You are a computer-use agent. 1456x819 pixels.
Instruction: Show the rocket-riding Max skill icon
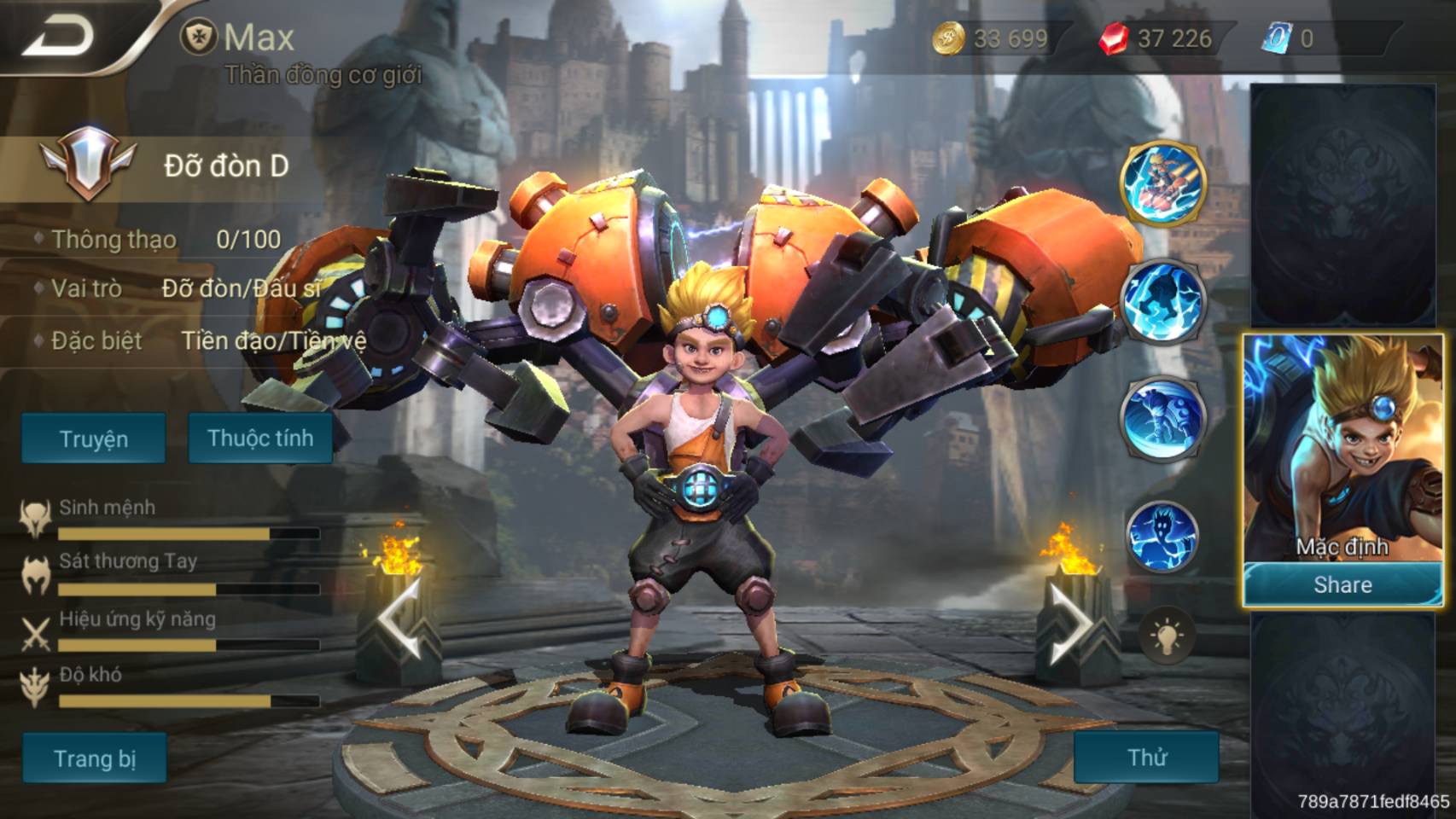1162,183
